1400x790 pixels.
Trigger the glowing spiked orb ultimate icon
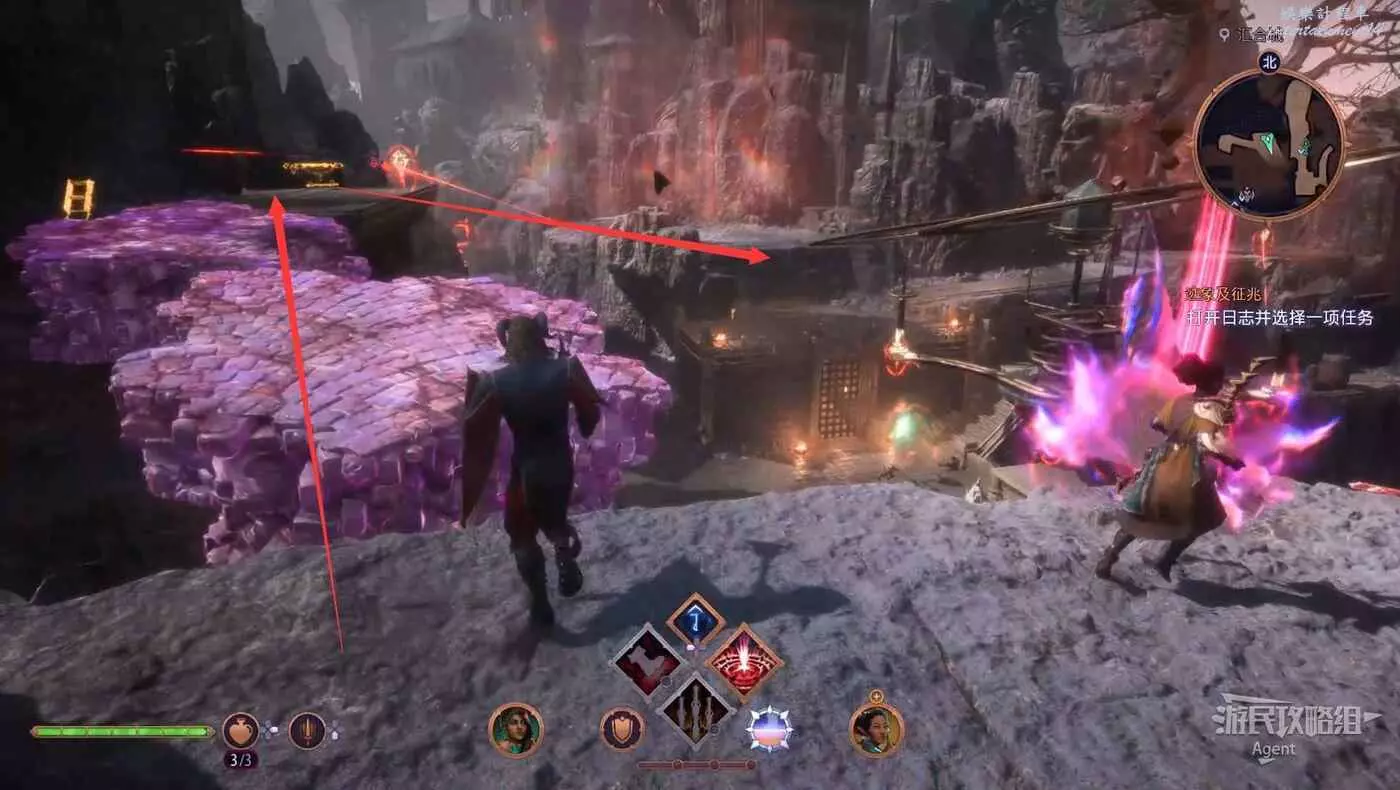pyautogui.click(x=769, y=729)
